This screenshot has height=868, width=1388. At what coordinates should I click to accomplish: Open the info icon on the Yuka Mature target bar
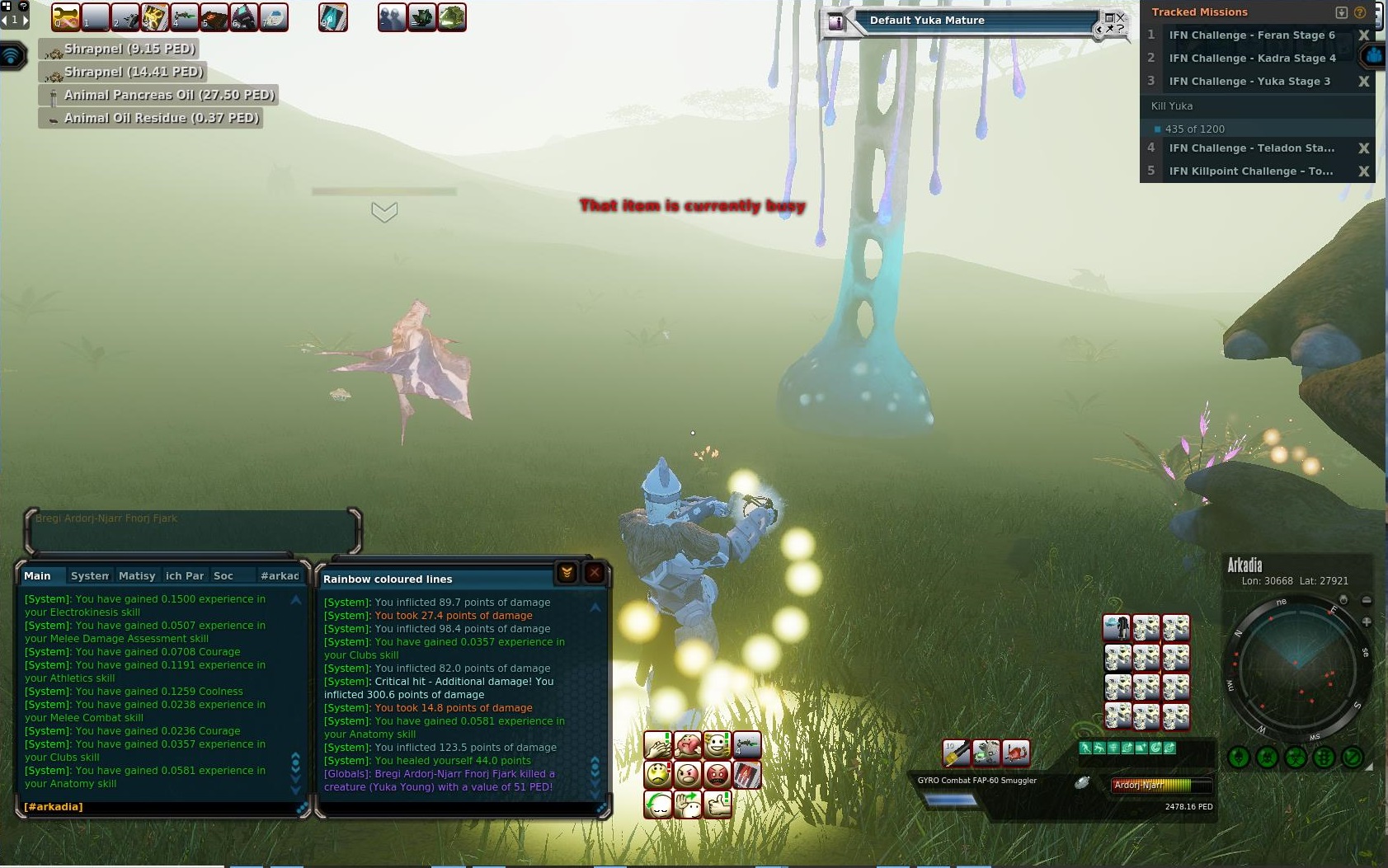pos(836,22)
